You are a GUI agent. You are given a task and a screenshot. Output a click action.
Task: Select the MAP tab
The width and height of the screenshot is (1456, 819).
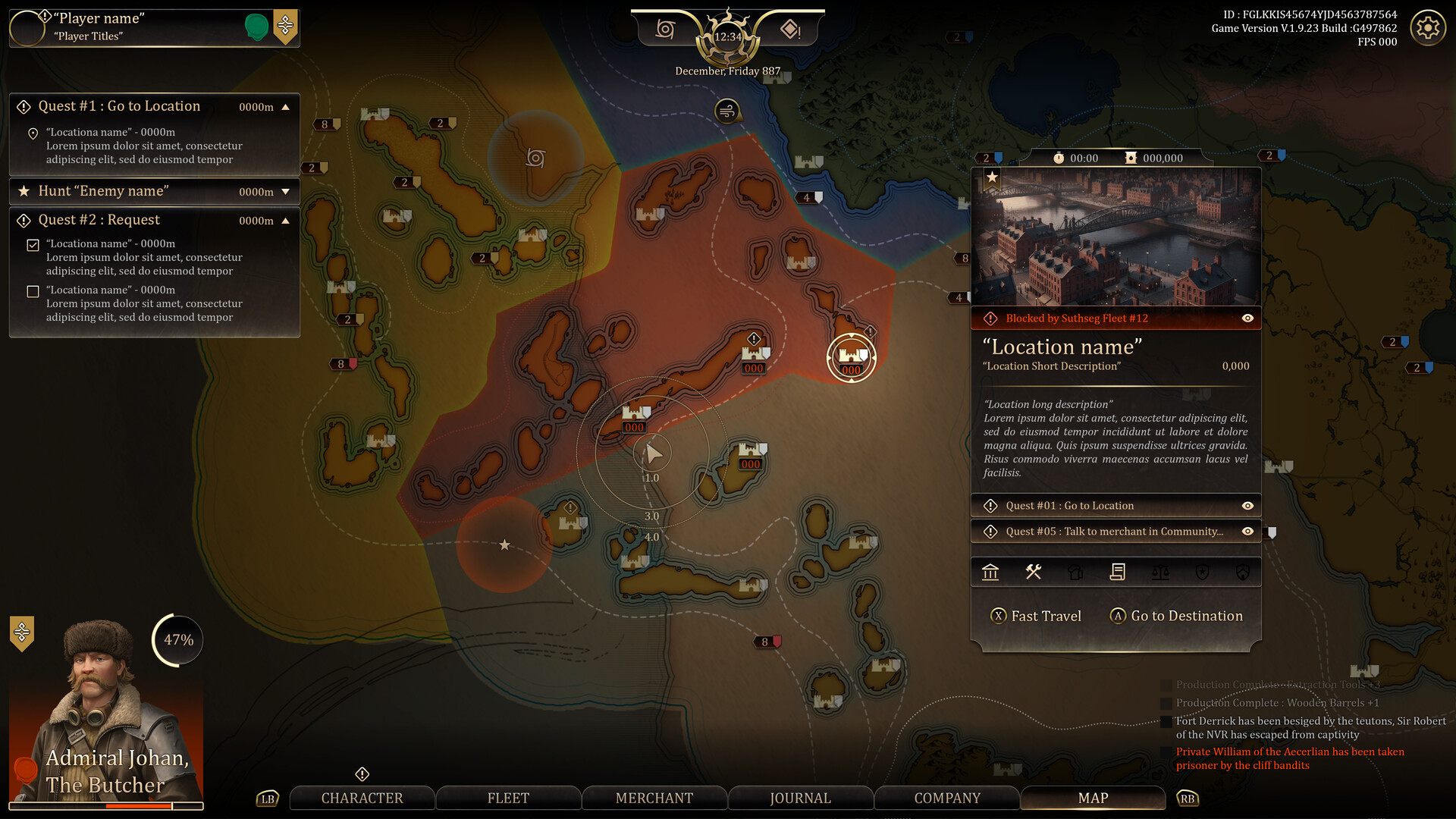click(1093, 798)
